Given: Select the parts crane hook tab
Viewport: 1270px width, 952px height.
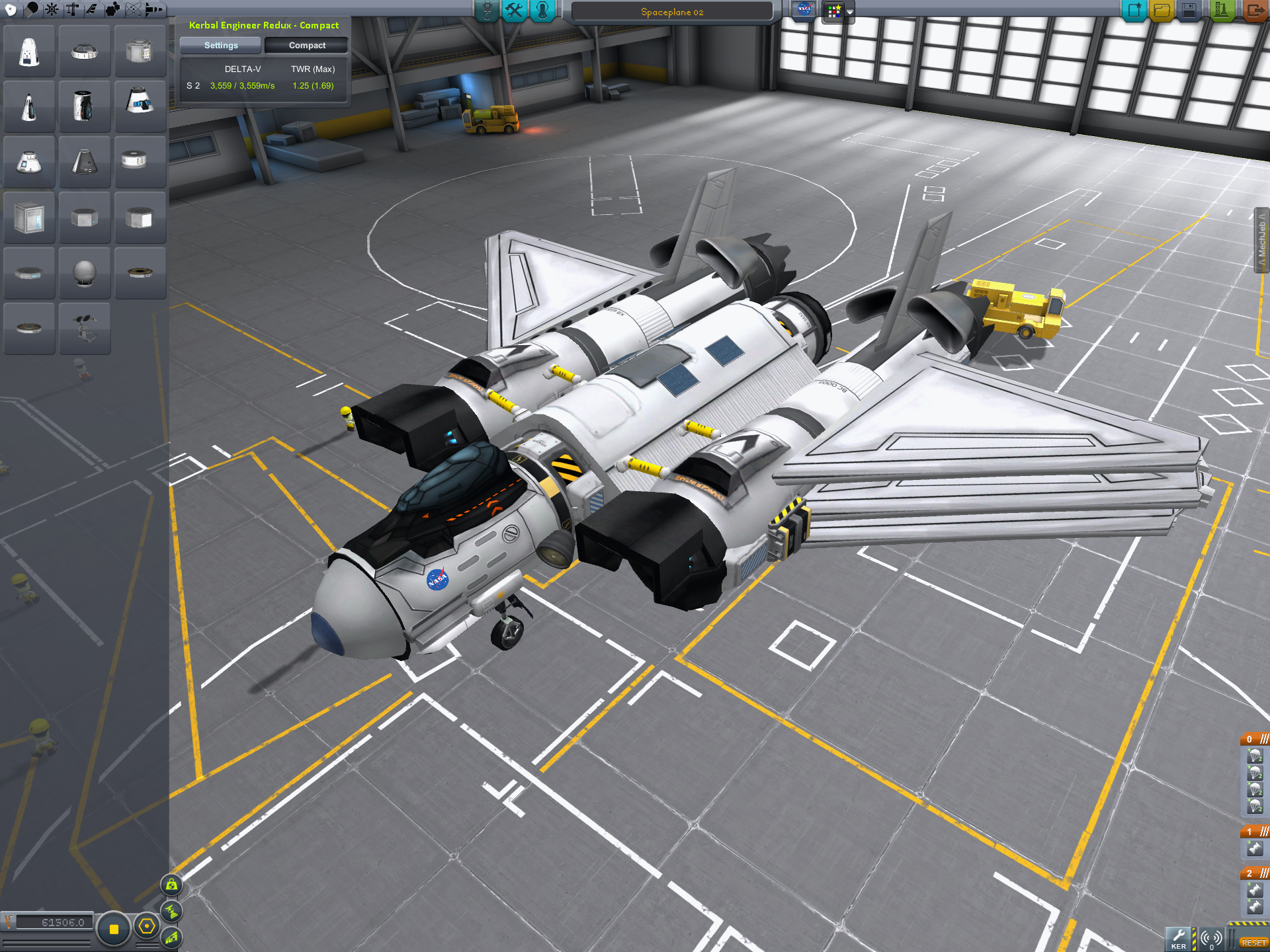Looking at the screenshot, I should point(486,11).
